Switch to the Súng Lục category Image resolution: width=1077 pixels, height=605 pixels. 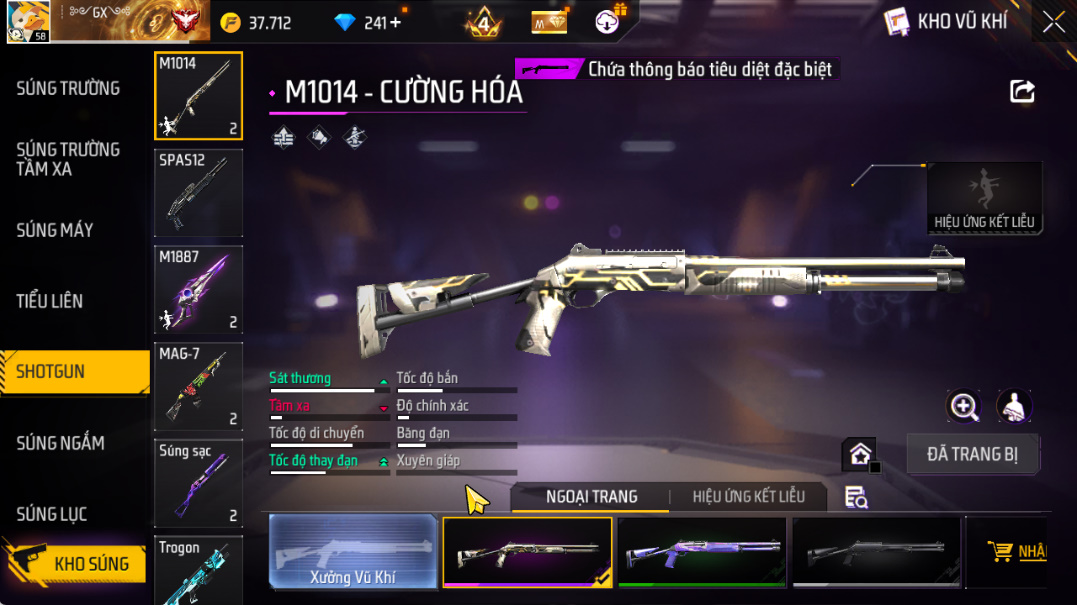tap(52, 514)
